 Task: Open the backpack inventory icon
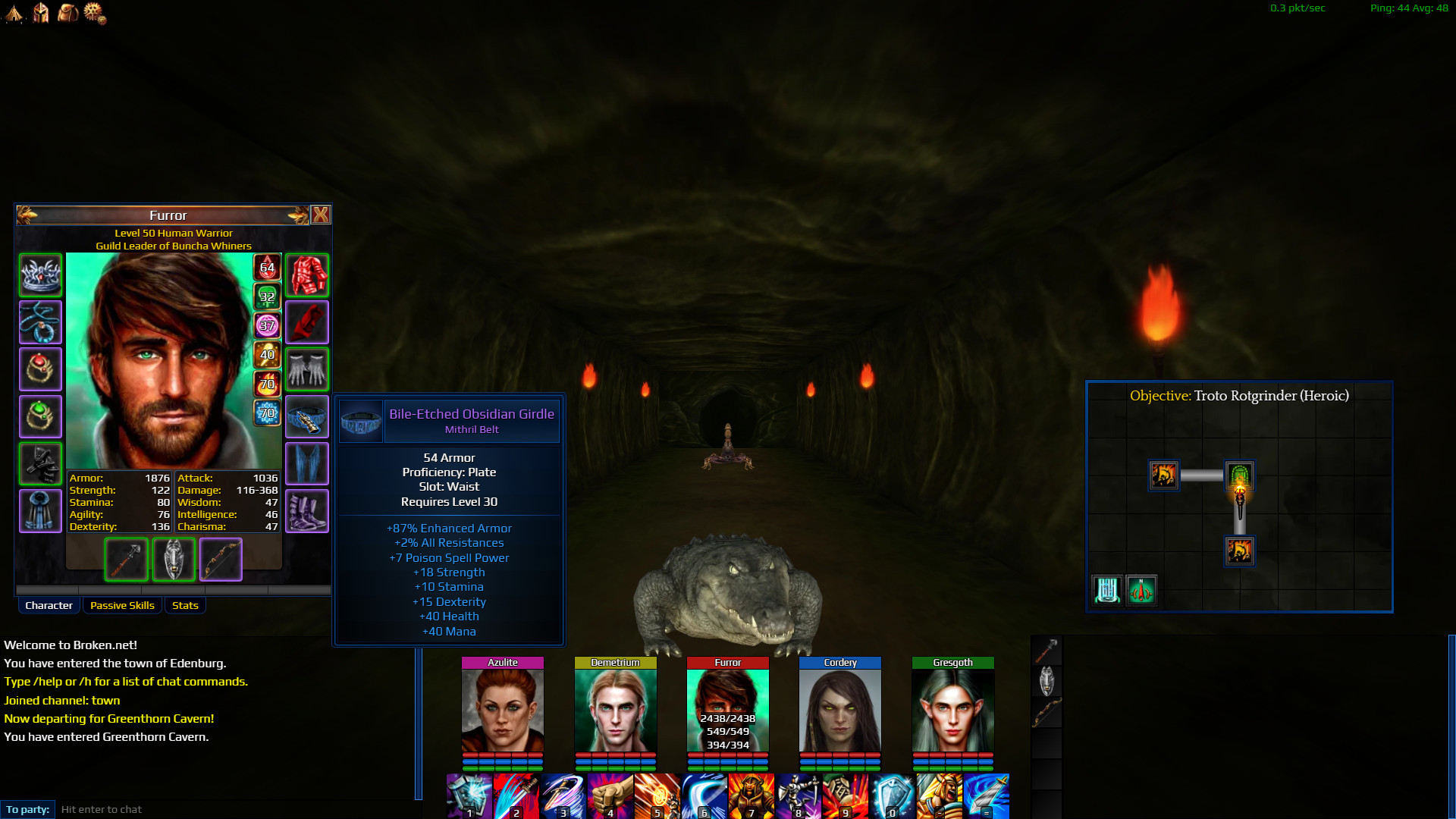click(67, 14)
